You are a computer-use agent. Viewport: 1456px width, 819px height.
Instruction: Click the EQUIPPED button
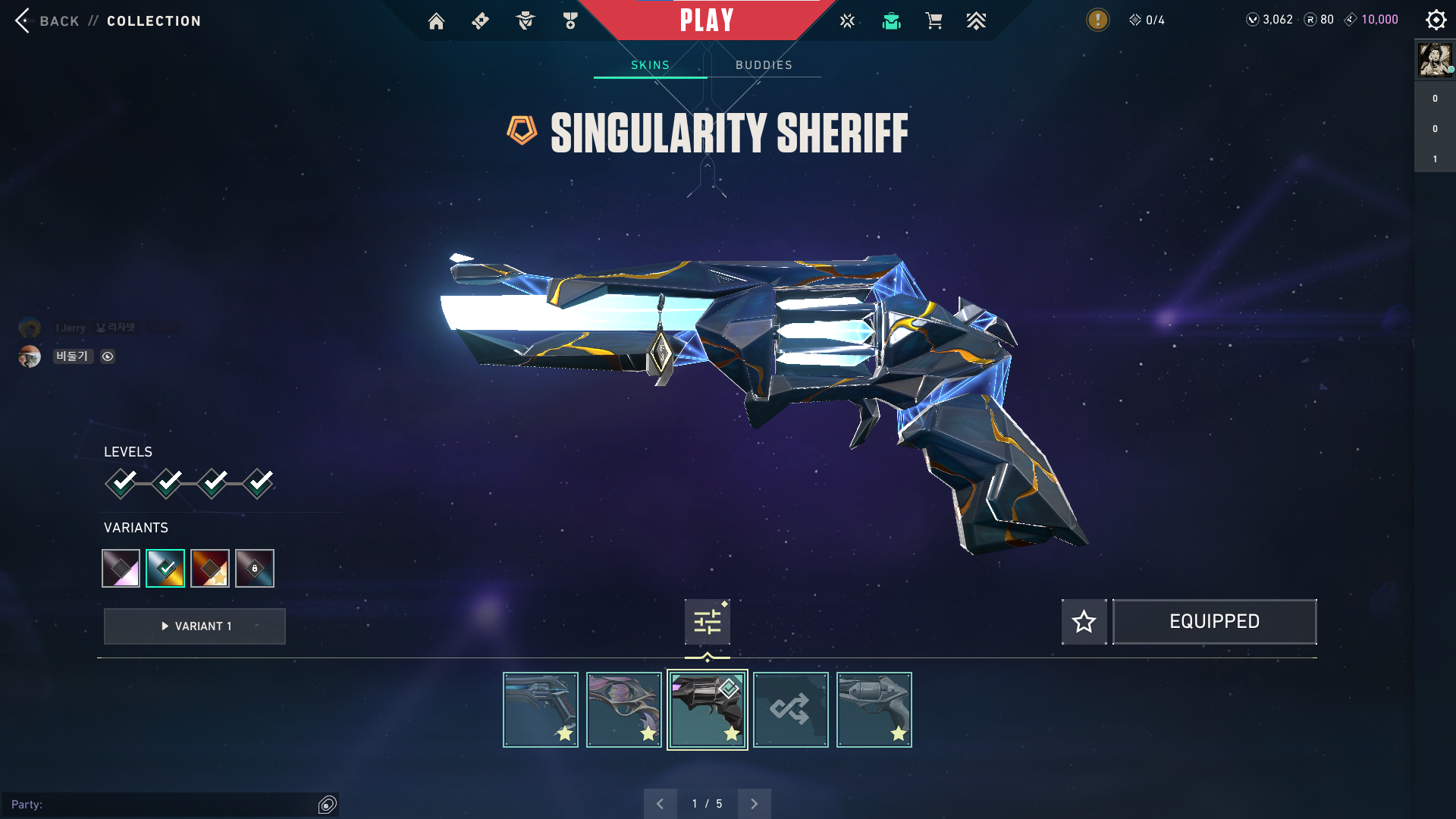coord(1214,621)
